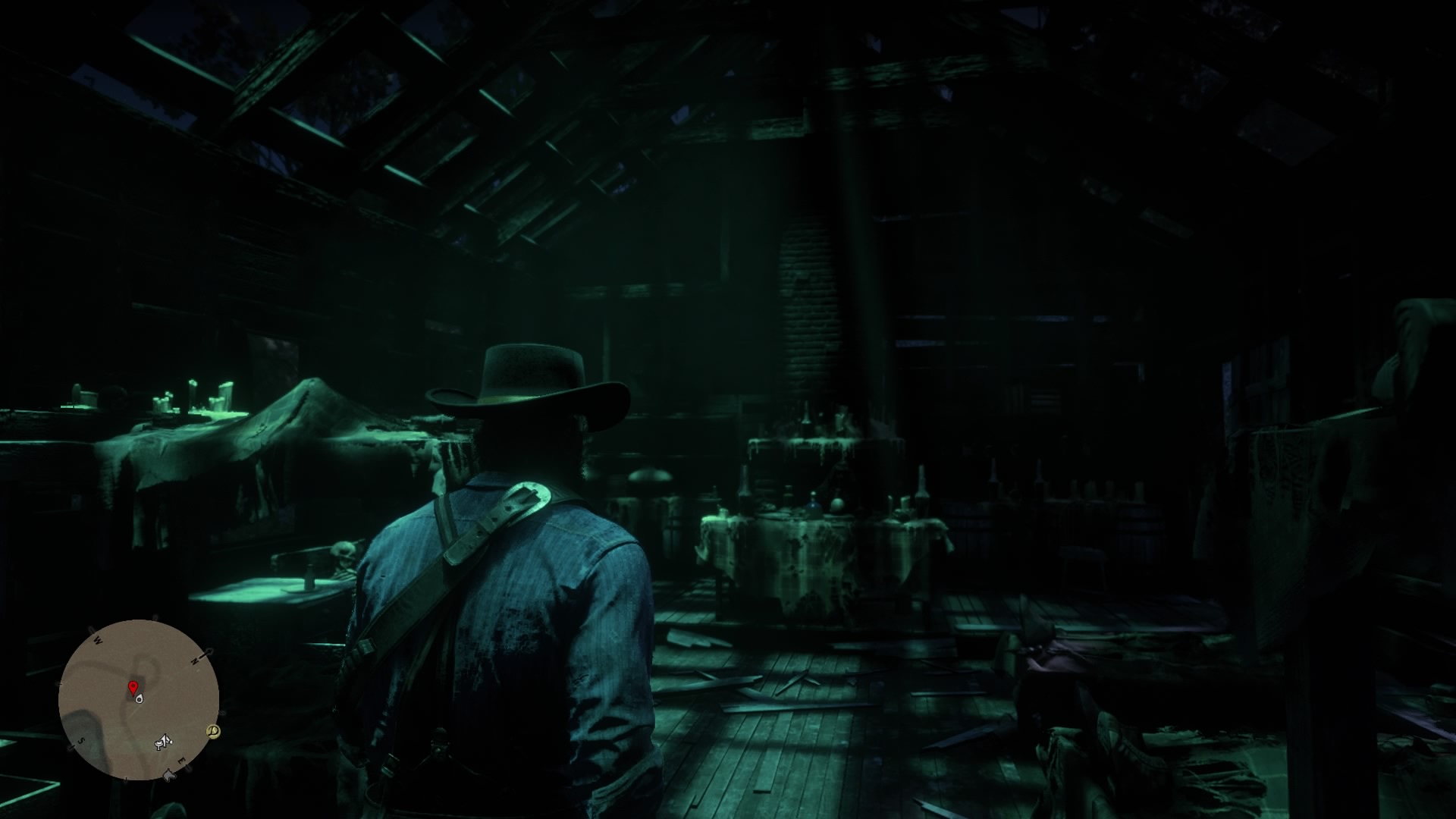
Task: Select the white waypoint marker on the minimap
Action: [x=139, y=700]
